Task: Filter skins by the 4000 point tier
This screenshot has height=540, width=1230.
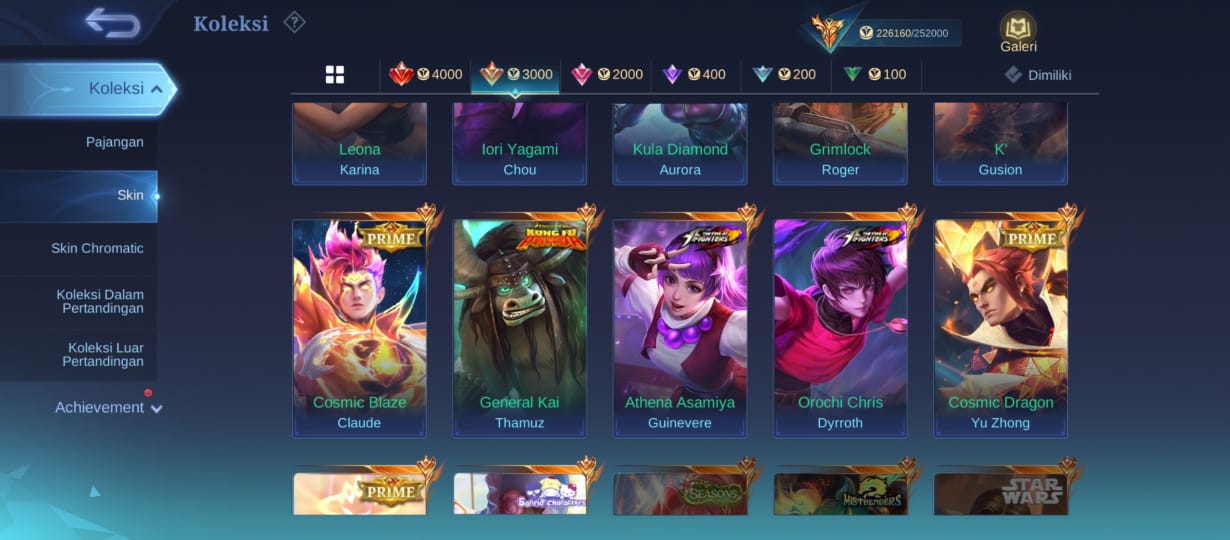Action: (426, 74)
